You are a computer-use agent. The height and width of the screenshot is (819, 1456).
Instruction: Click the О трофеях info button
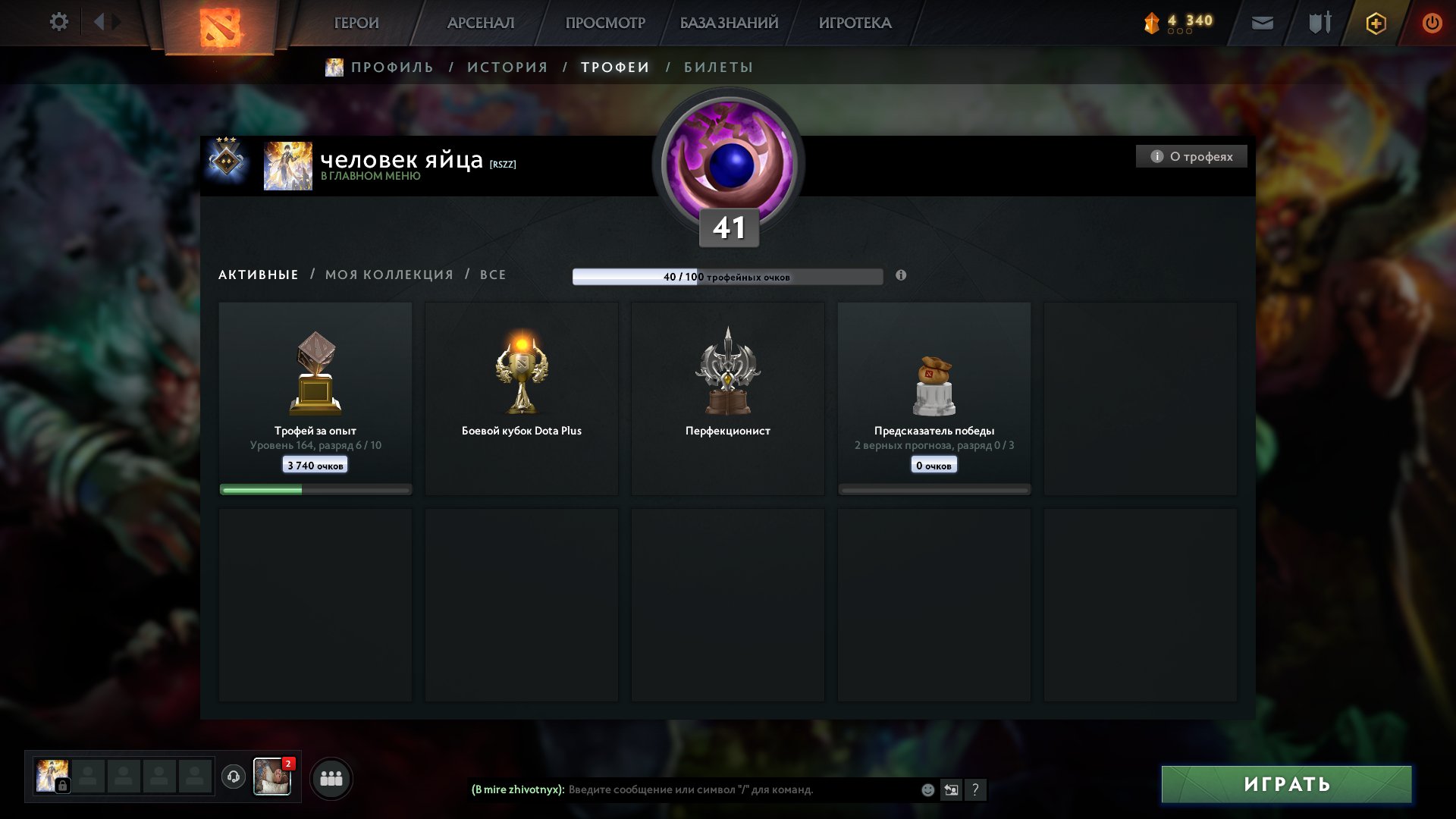point(1191,156)
